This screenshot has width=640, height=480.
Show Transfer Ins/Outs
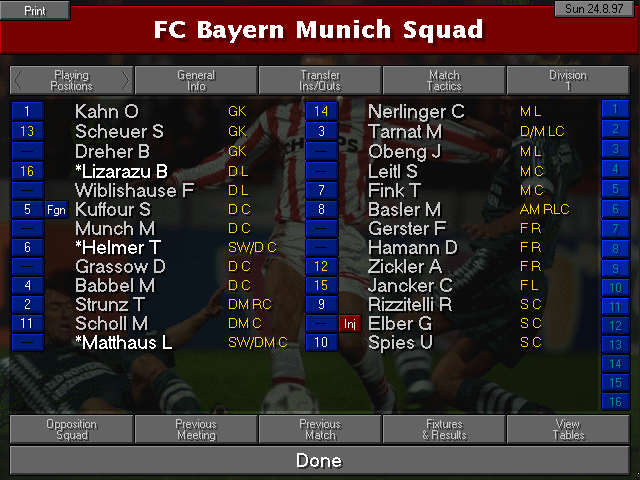[x=320, y=80]
